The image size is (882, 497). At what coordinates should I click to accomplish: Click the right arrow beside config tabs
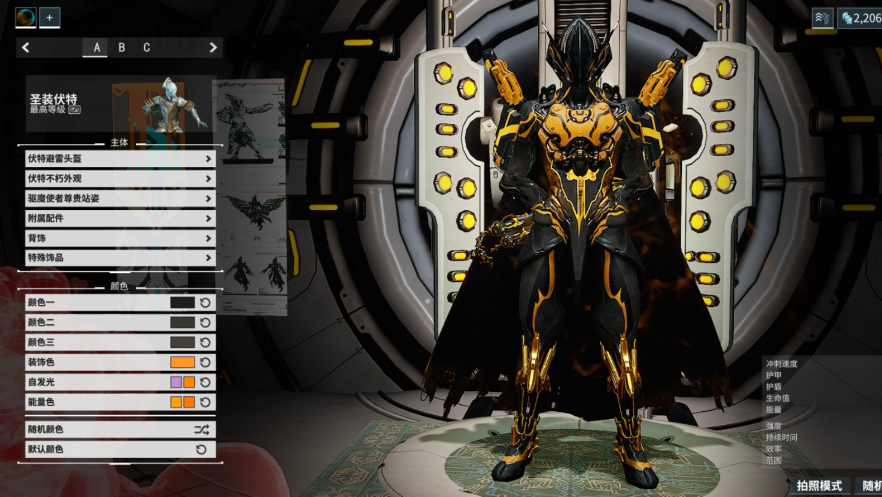click(213, 47)
